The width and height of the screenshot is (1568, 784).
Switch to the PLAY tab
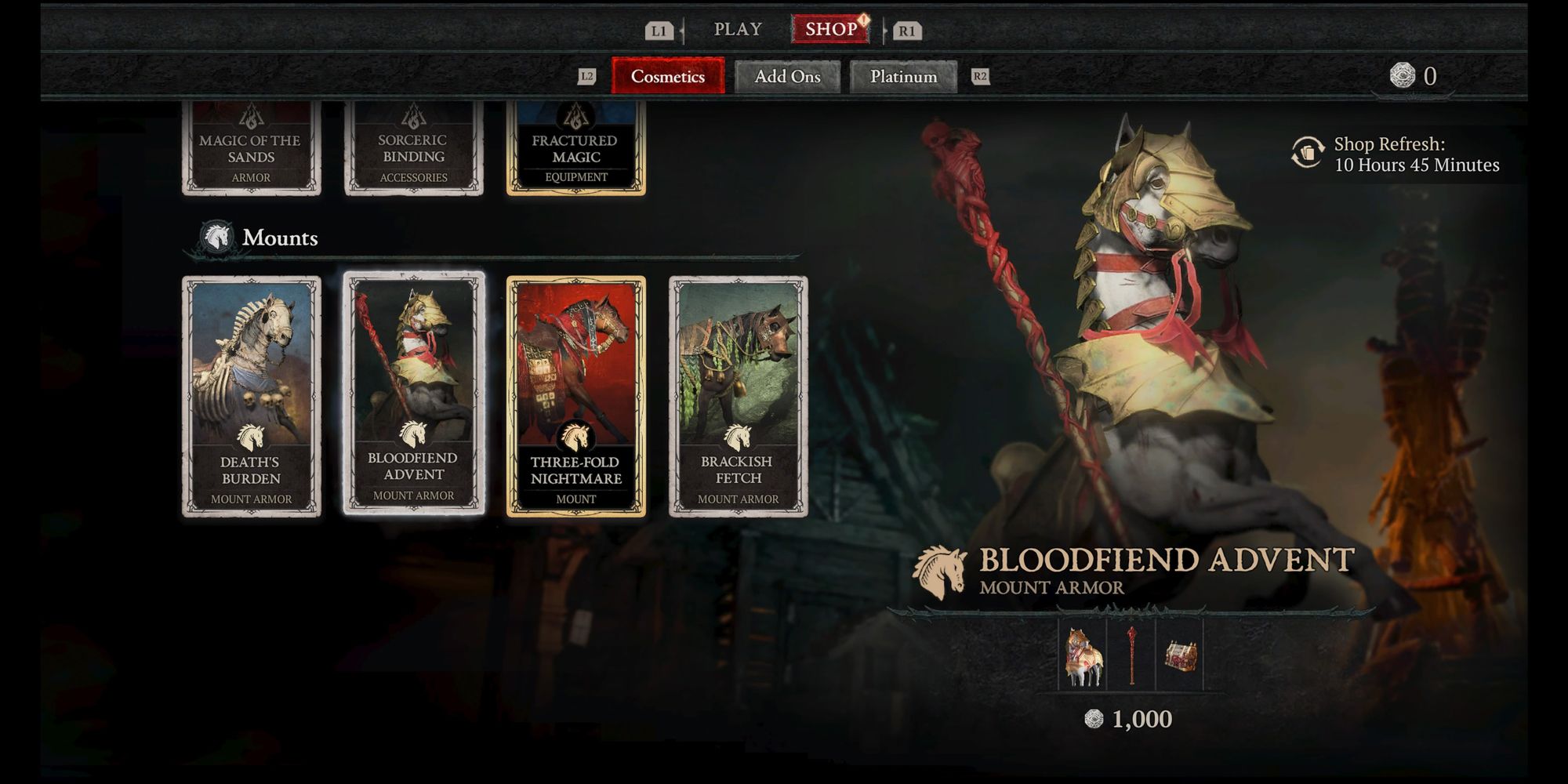pyautogui.click(x=737, y=30)
